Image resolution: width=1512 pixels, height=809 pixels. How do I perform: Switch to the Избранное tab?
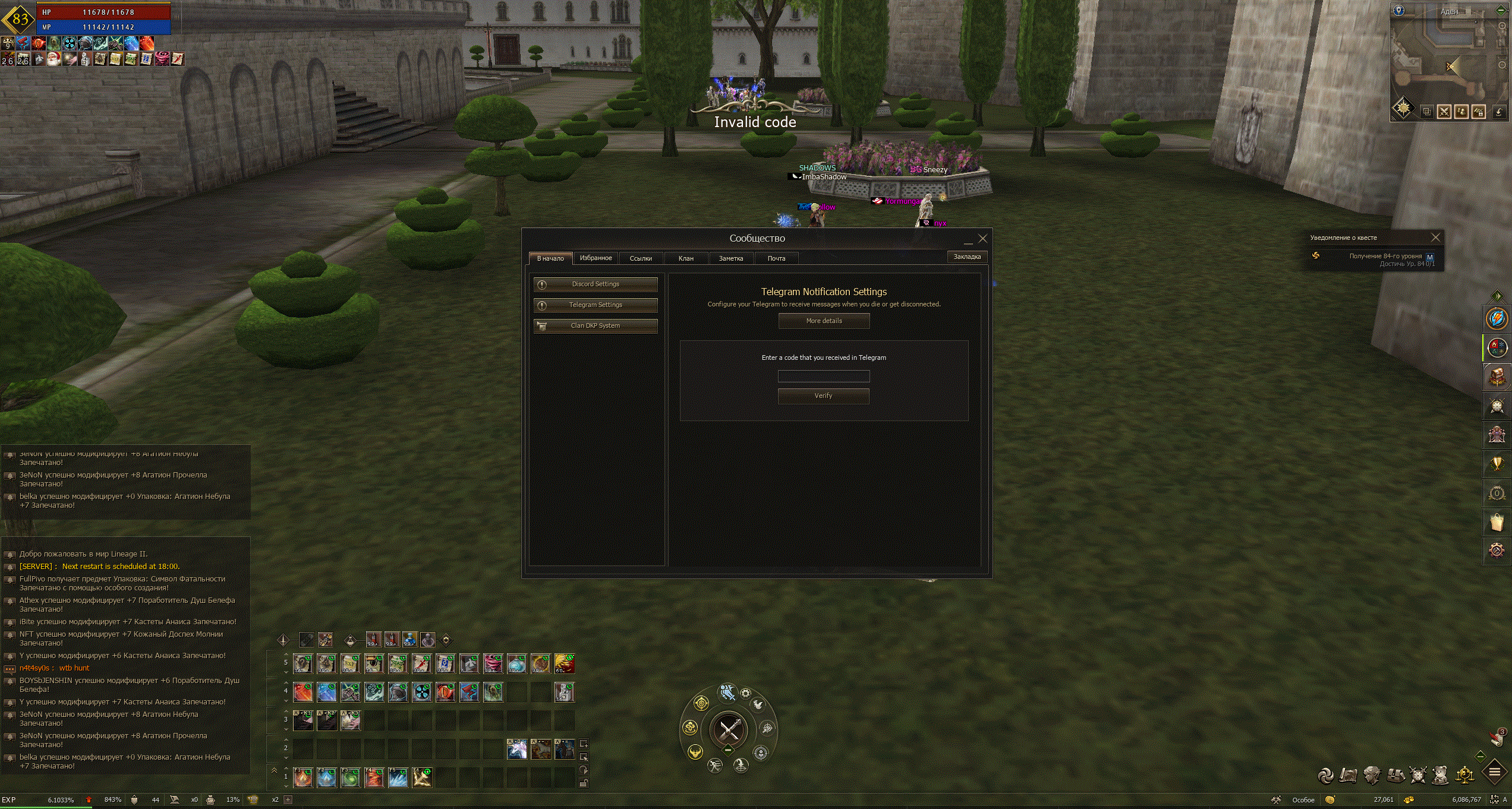[x=596, y=258]
